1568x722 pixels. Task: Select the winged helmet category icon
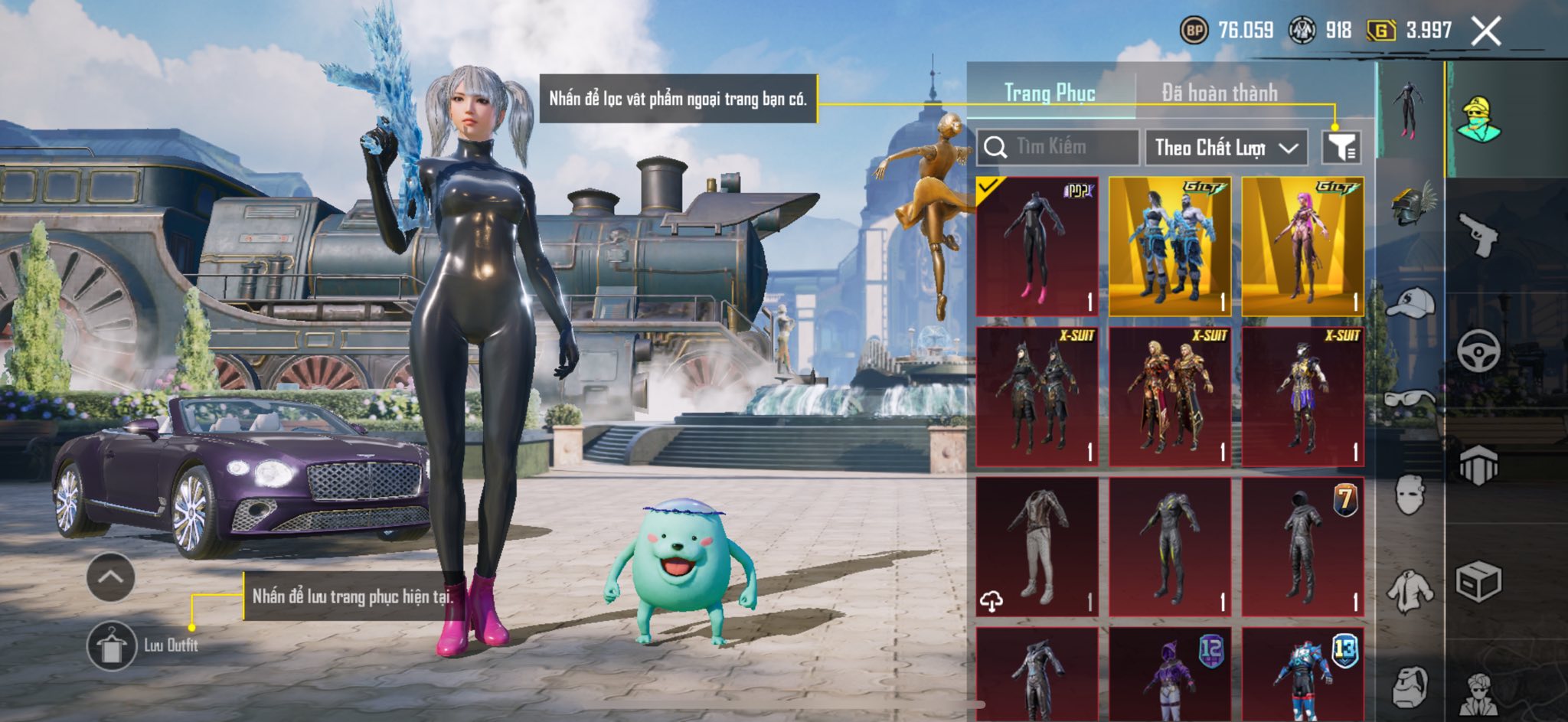1412,203
